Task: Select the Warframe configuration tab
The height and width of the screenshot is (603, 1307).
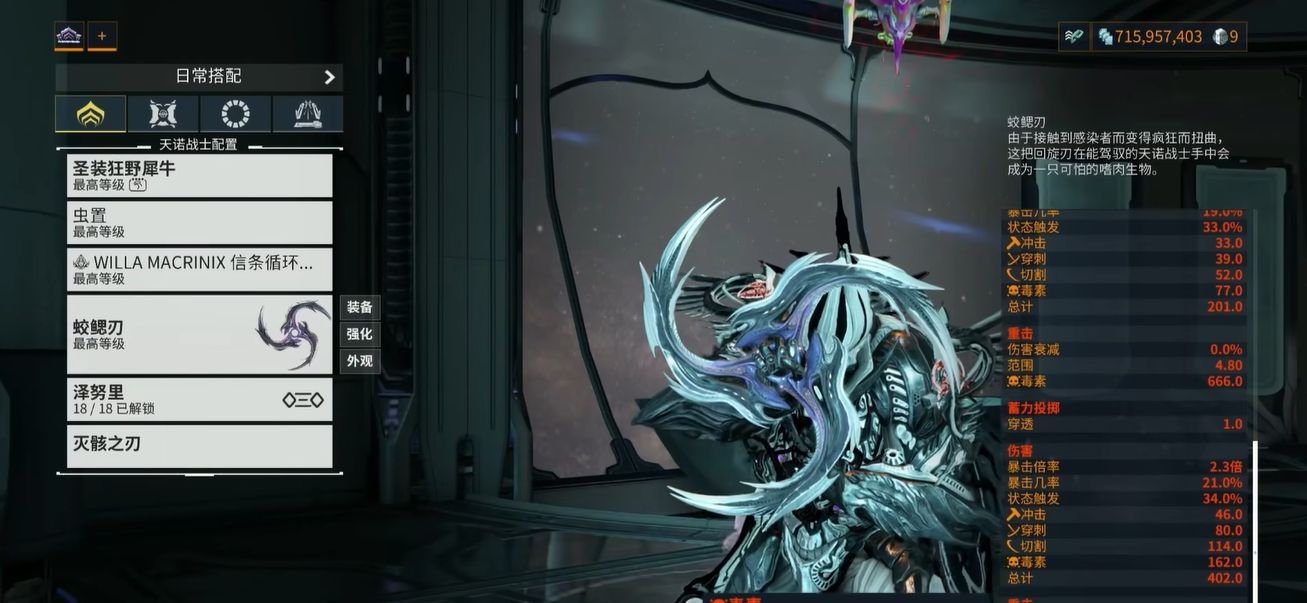Action: click(90, 114)
